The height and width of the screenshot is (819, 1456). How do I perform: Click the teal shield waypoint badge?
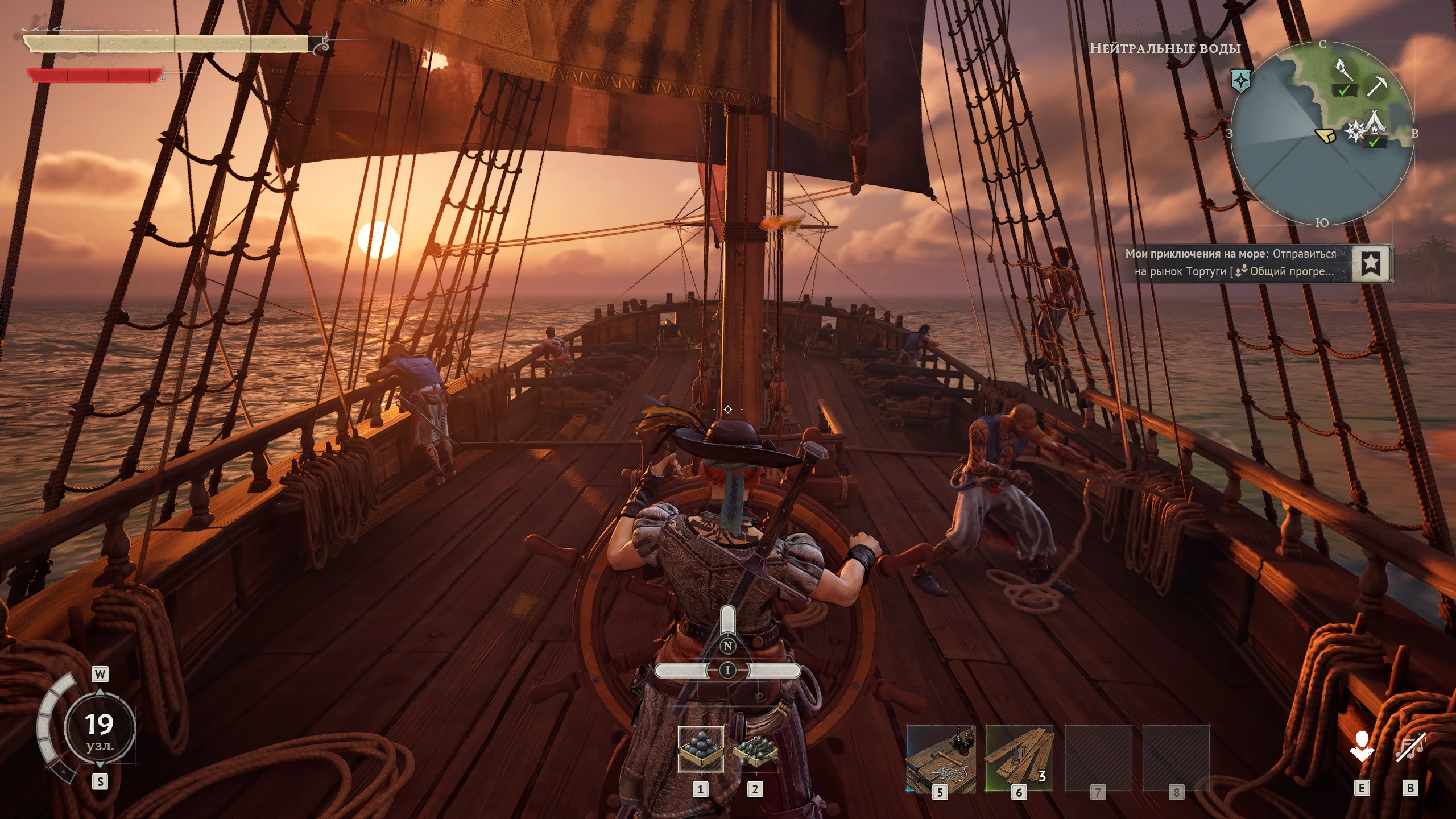point(1240,81)
